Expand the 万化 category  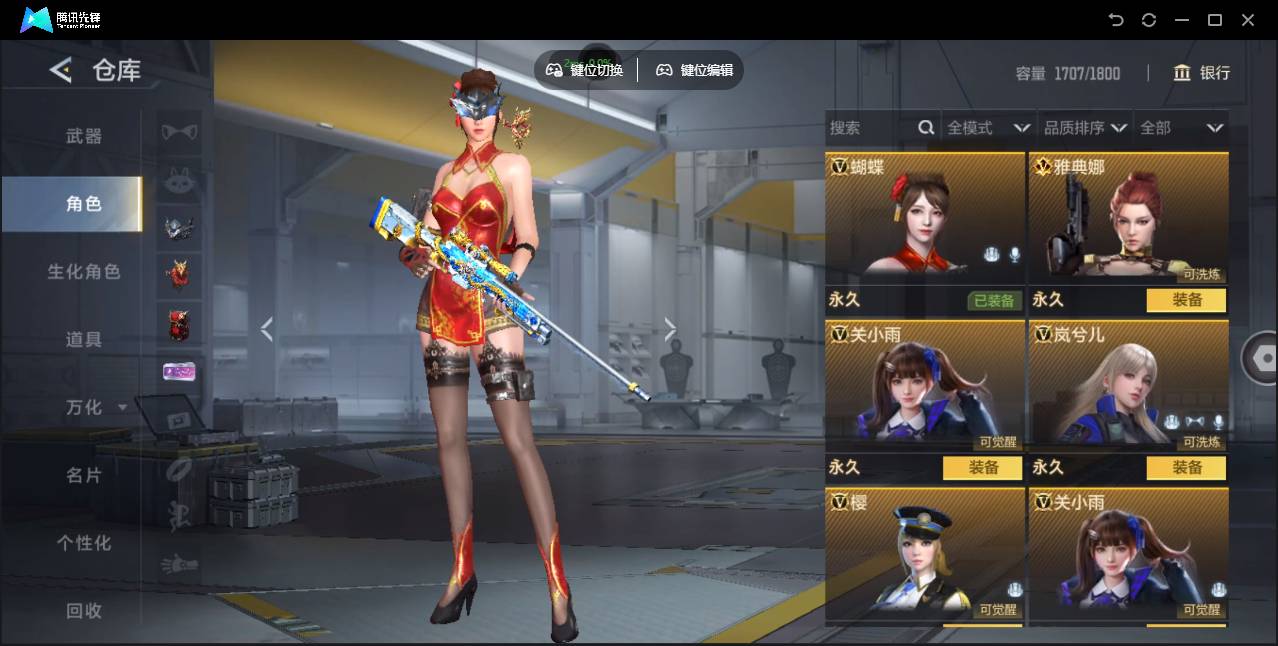tap(95, 408)
